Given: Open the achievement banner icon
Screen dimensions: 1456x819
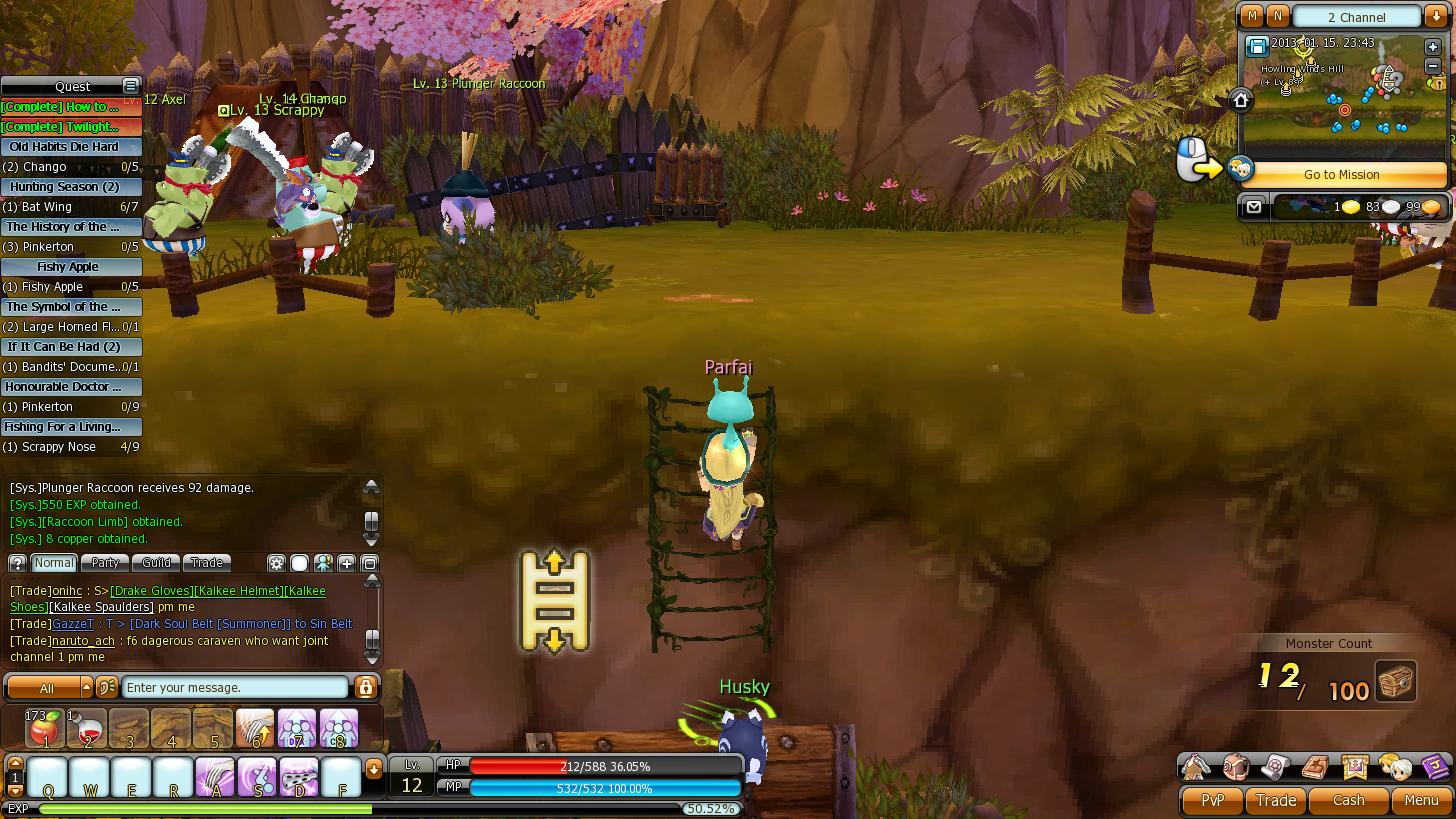Looking at the screenshot, I should pos(1353,767).
